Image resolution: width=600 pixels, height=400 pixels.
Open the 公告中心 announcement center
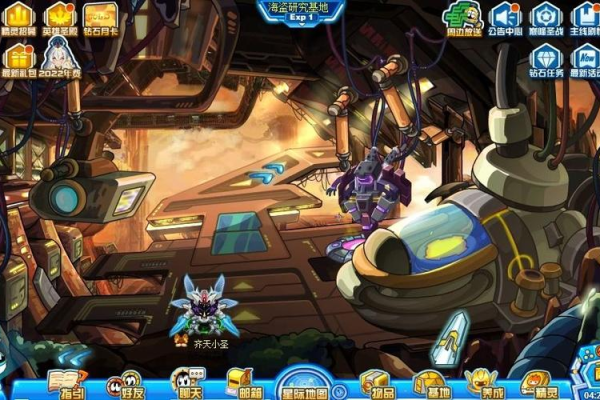506,16
